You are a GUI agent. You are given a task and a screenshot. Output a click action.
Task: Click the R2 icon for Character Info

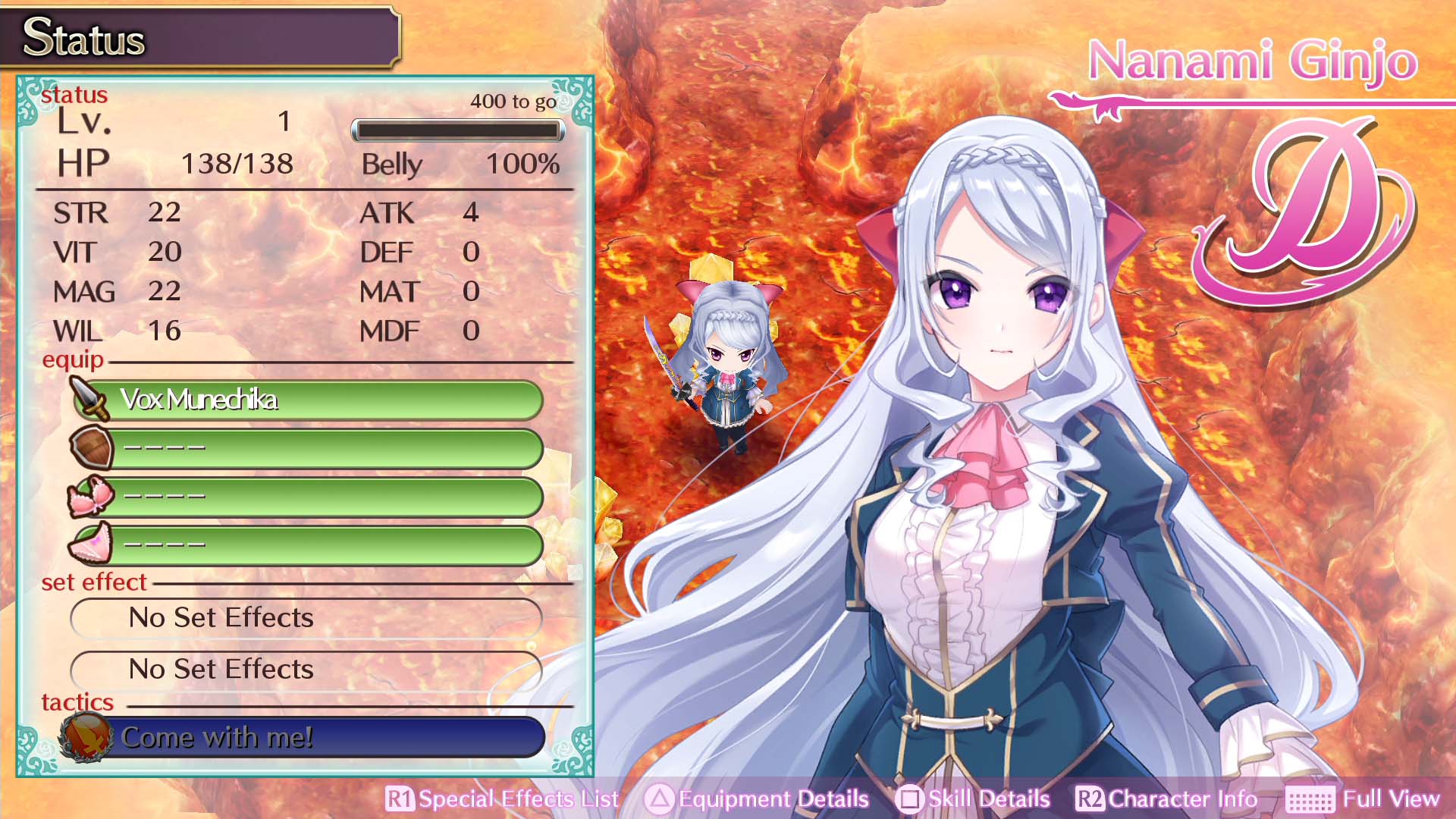click(x=1090, y=799)
